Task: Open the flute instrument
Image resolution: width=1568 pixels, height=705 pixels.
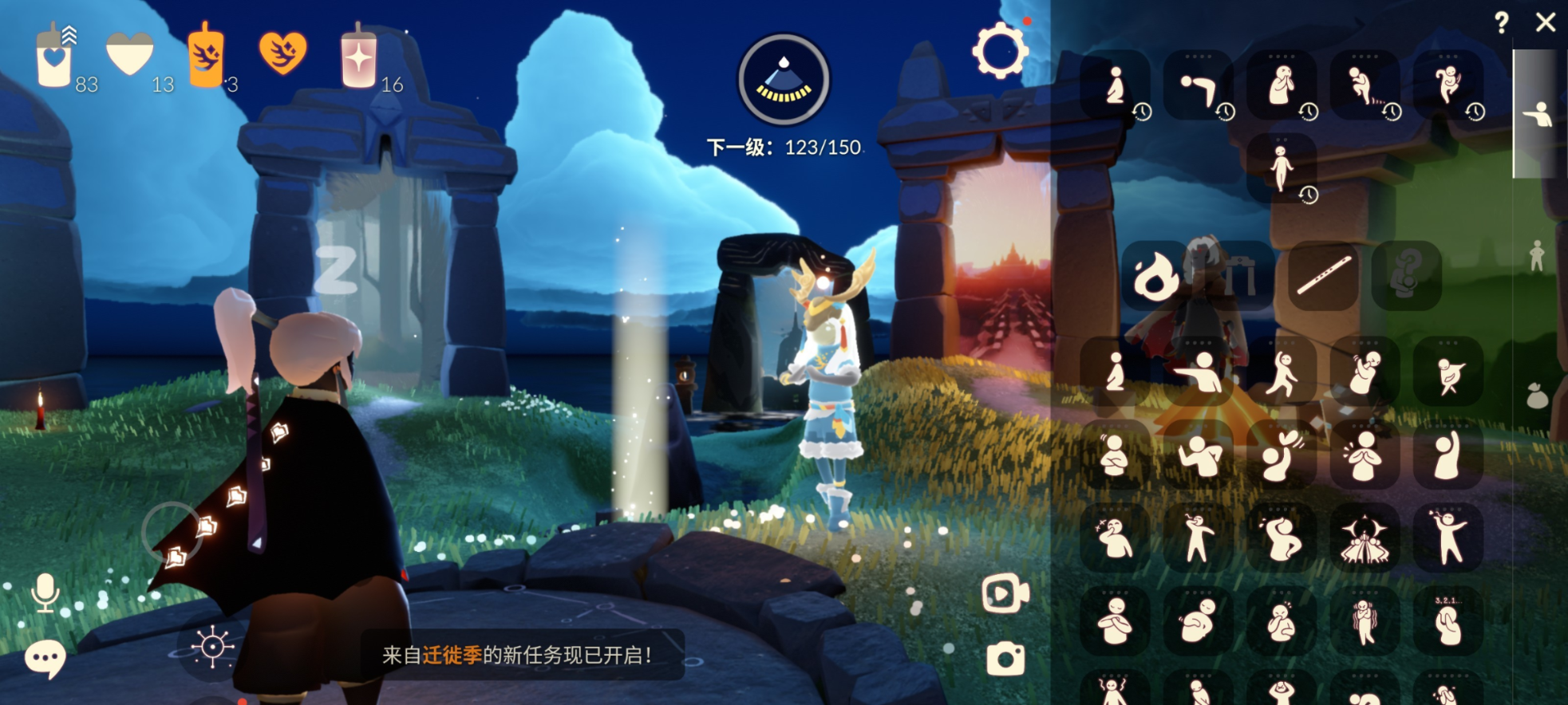Action: [x=1325, y=274]
